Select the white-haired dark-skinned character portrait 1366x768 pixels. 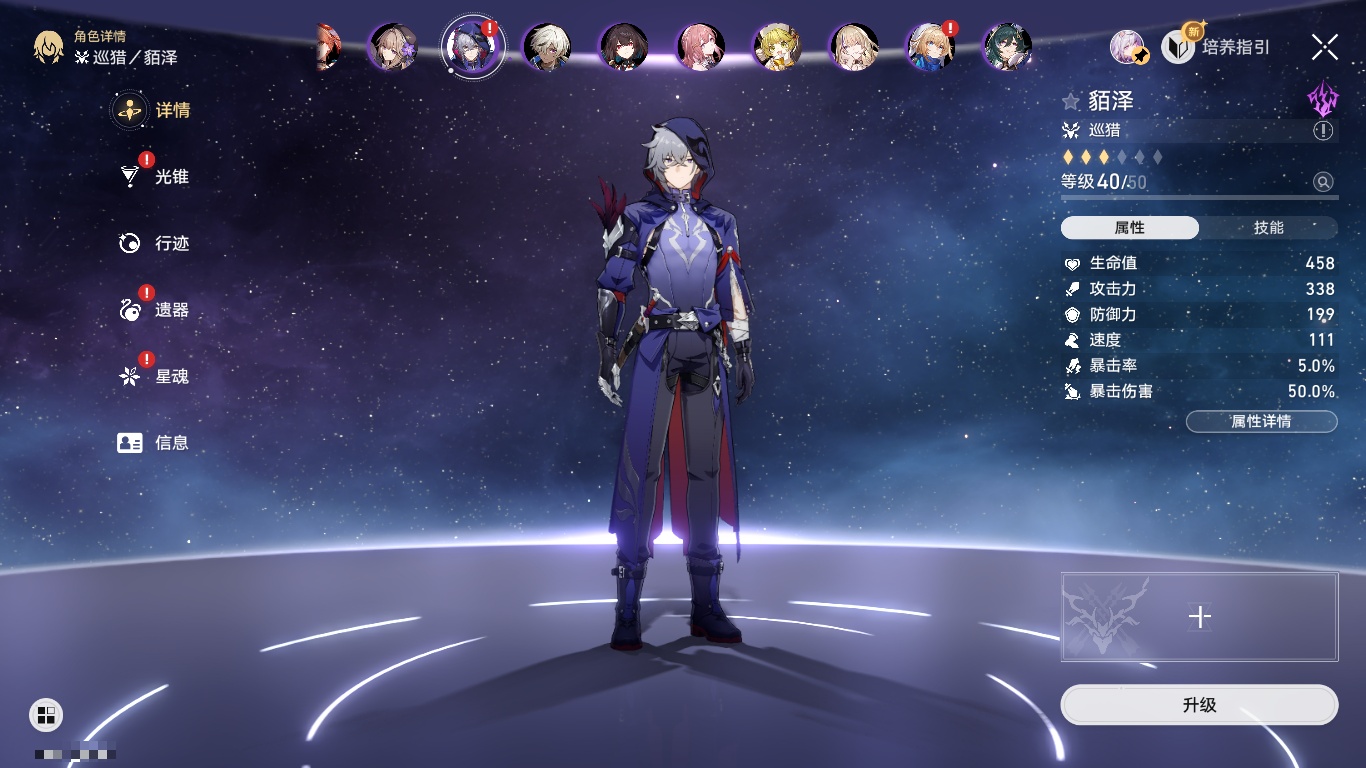tap(548, 47)
